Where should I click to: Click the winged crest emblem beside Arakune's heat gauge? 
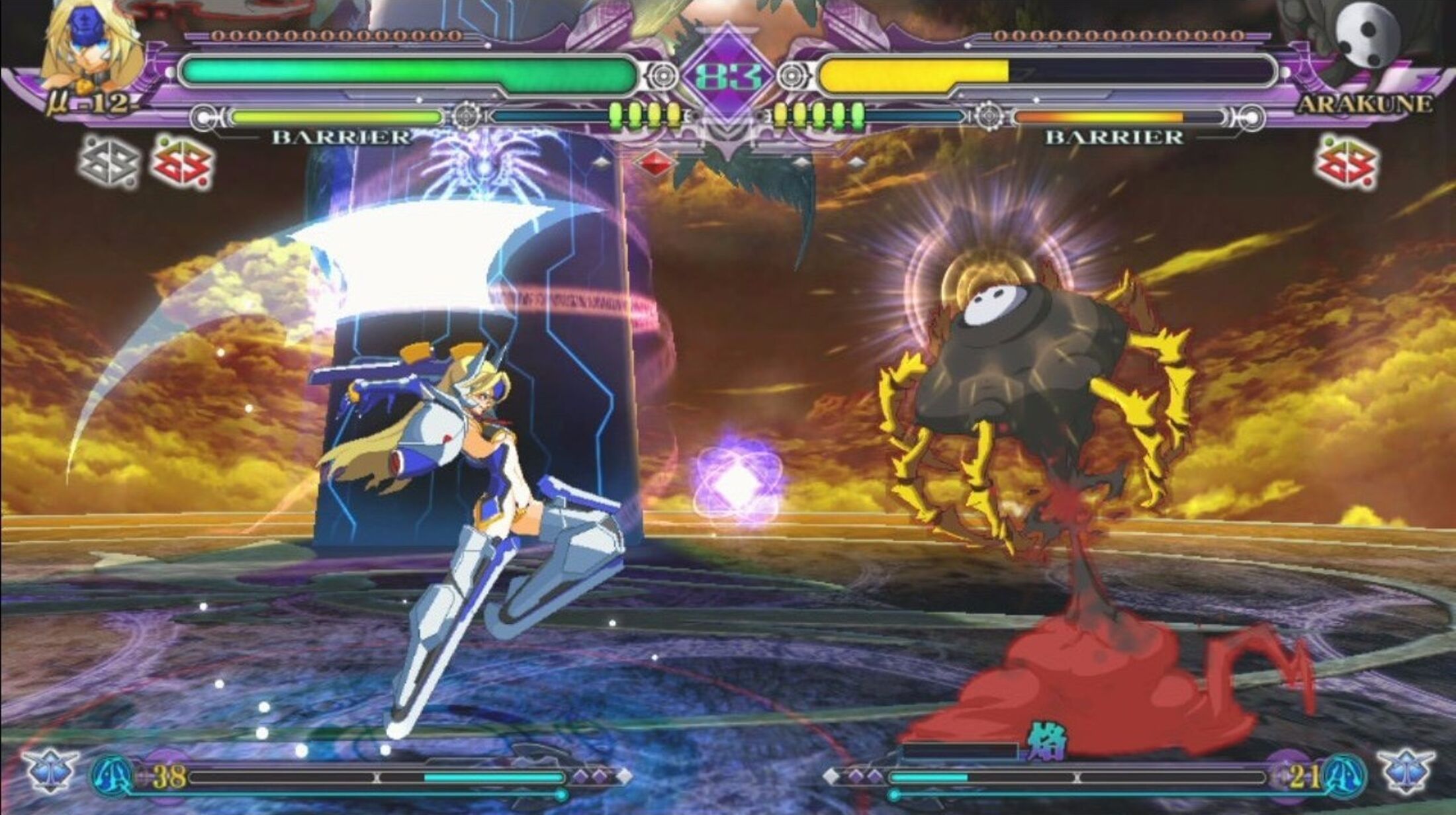[1408, 771]
